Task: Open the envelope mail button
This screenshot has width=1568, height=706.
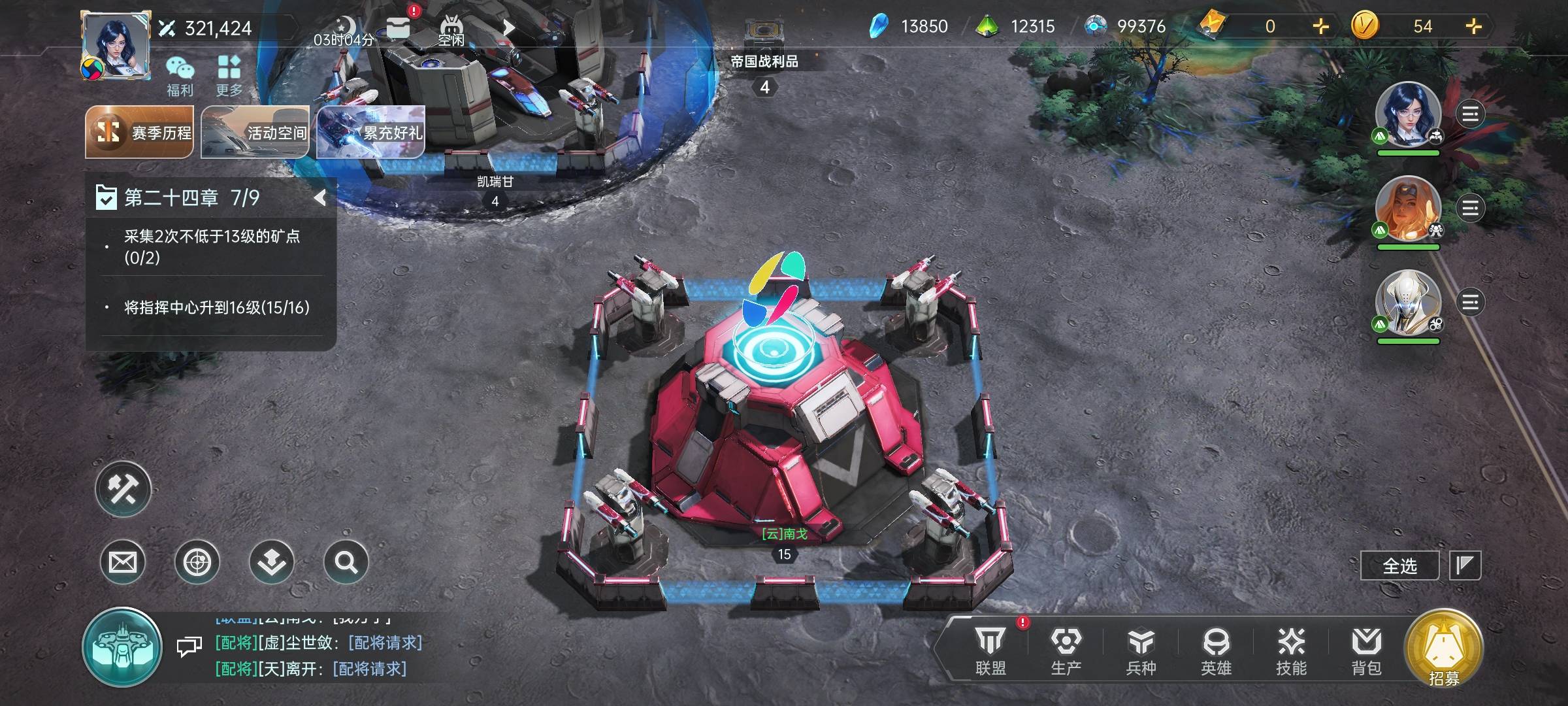Action: (123, 562)
